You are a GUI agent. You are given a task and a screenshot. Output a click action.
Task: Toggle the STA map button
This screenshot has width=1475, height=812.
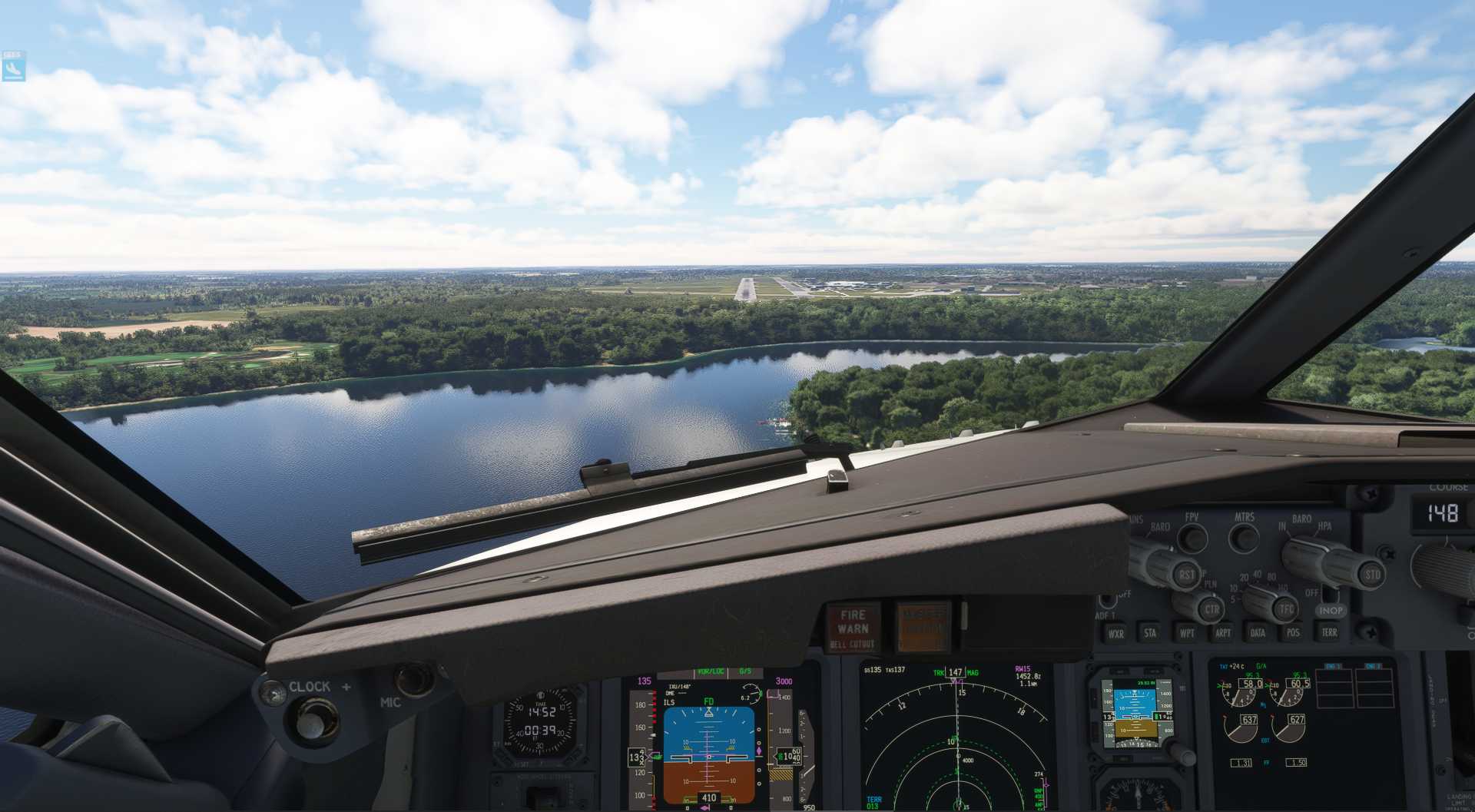click(x=1150, y=633)
